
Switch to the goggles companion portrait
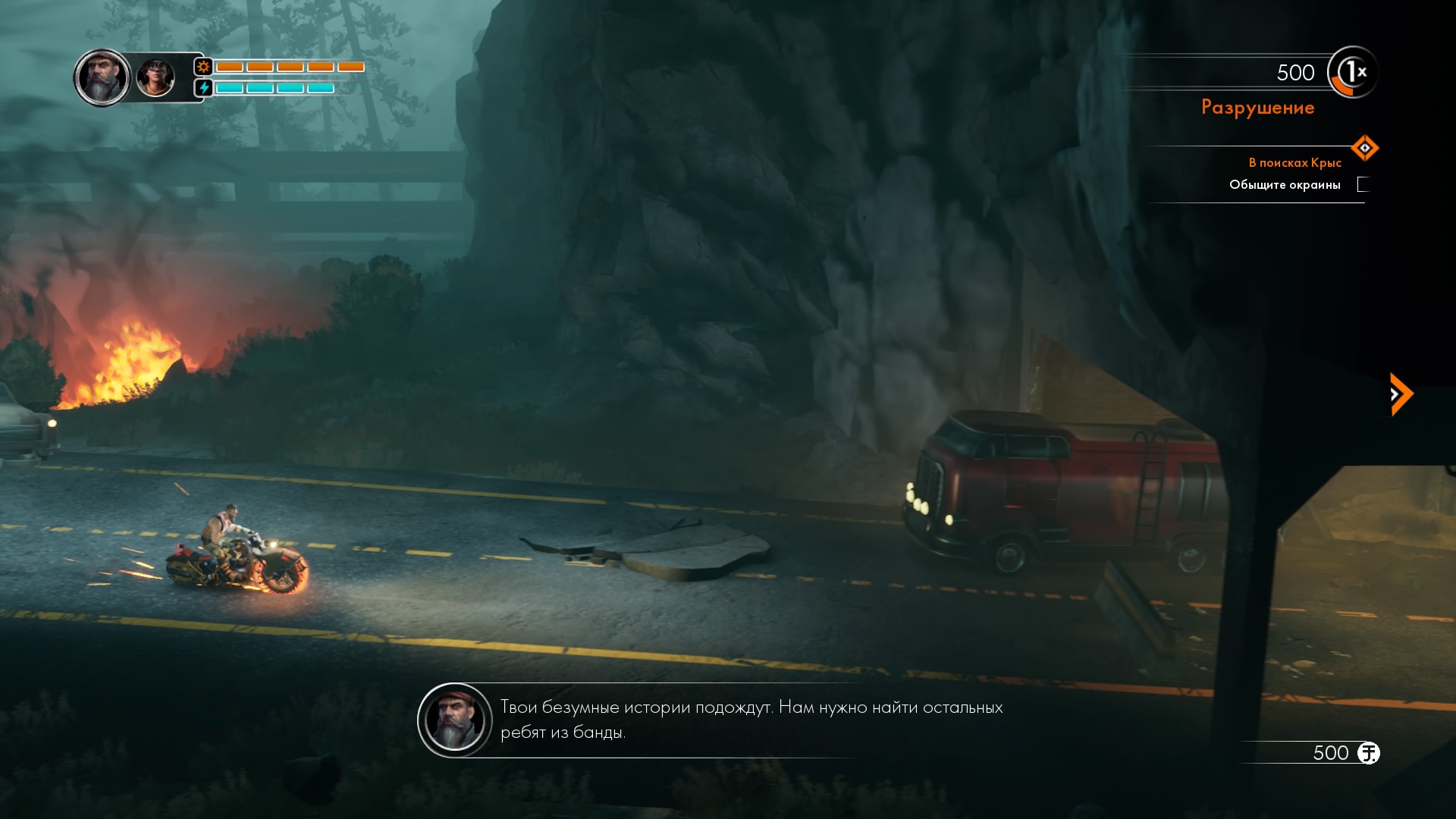tap(155, 78)
